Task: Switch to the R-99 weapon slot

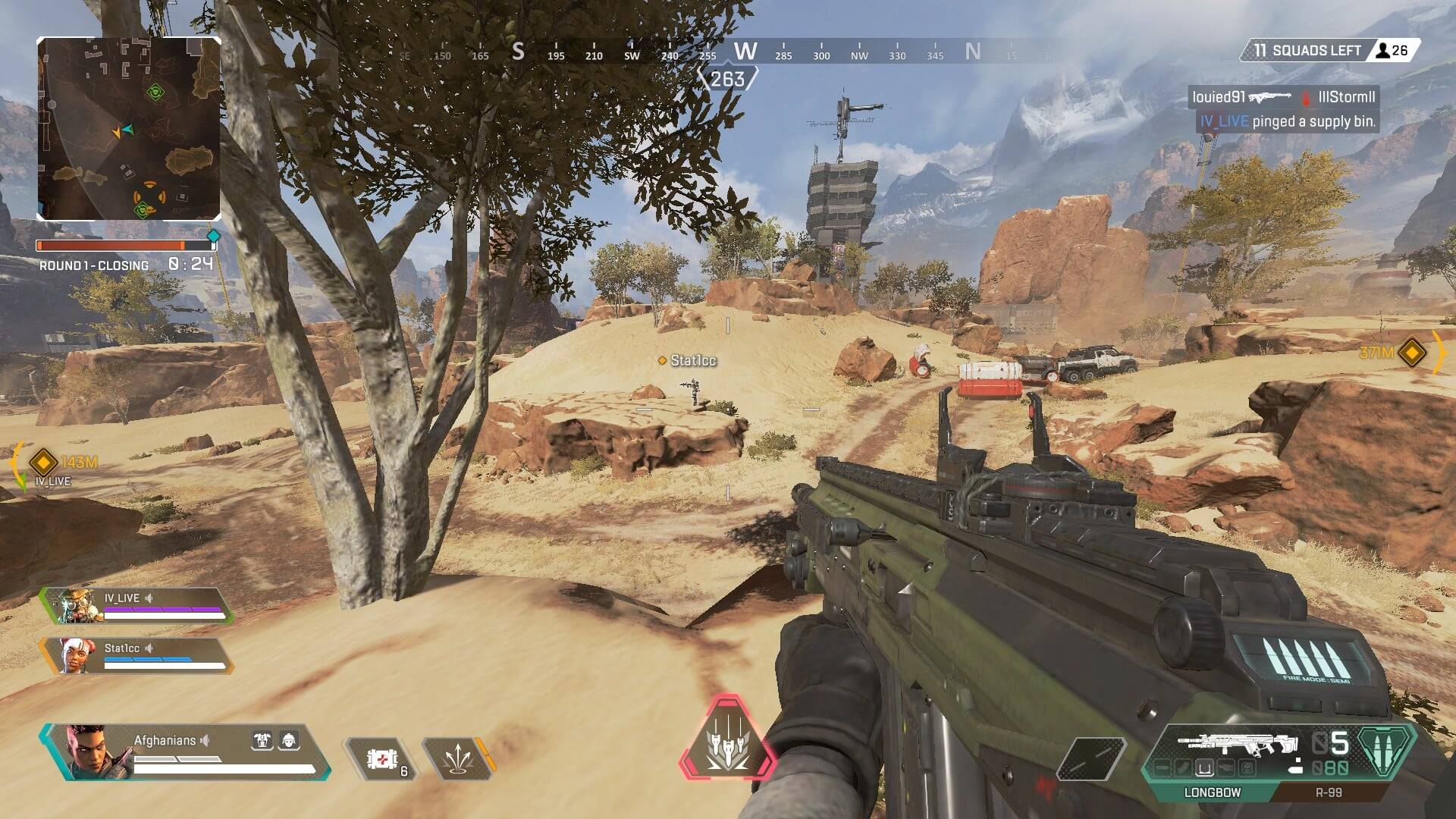Action: coord(1328,792)
